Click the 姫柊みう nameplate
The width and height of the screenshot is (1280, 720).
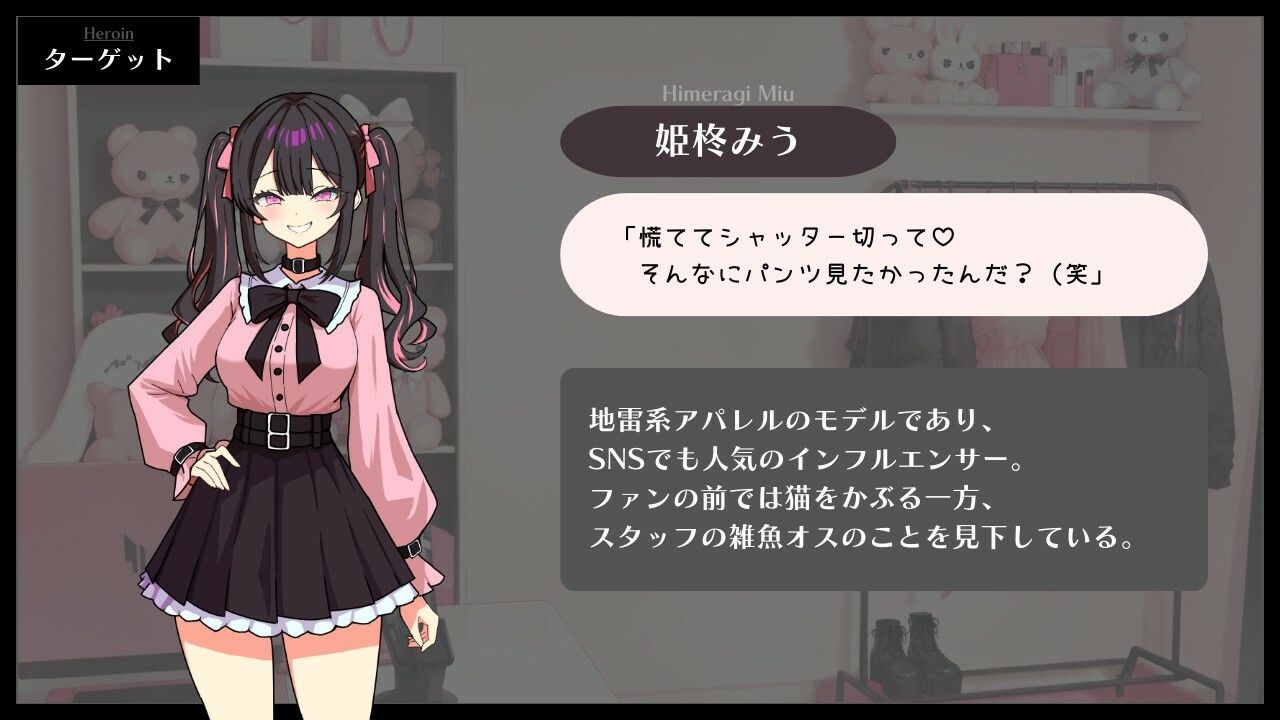728,141
